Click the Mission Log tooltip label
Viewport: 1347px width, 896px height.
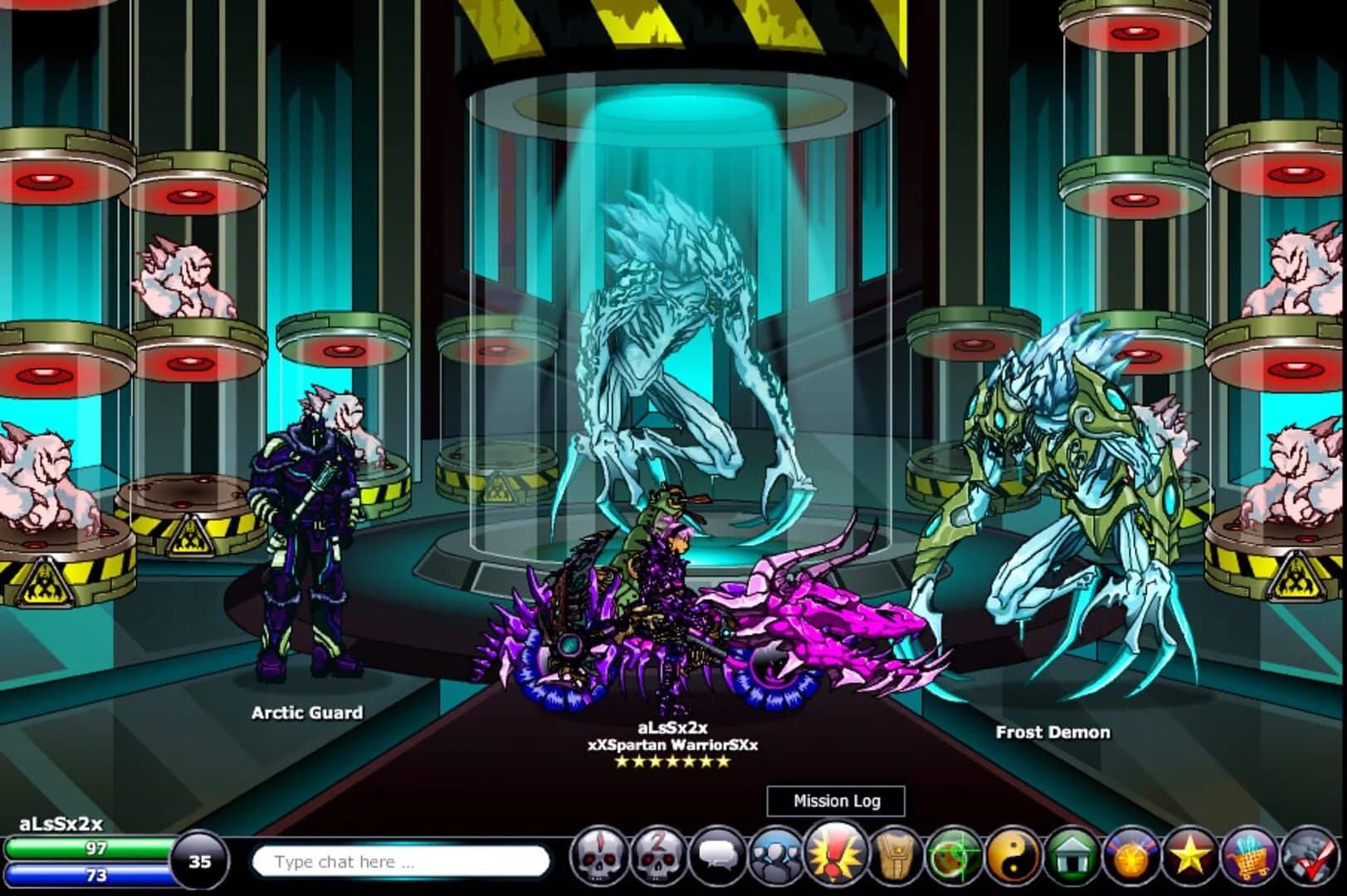click(x=837, y=801)
